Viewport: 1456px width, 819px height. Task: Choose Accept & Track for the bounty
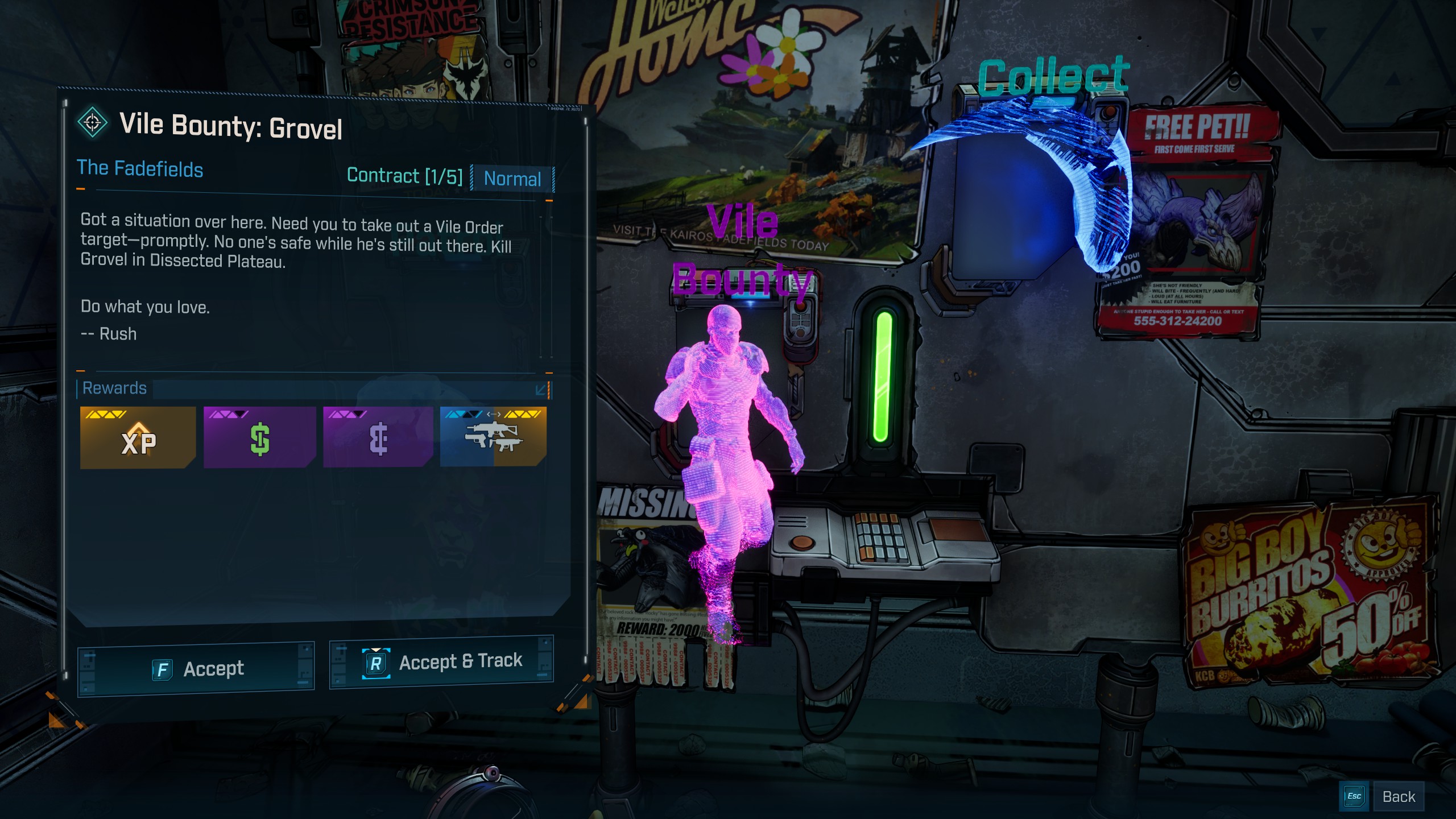pyautogui.click(x=442, y=663)
